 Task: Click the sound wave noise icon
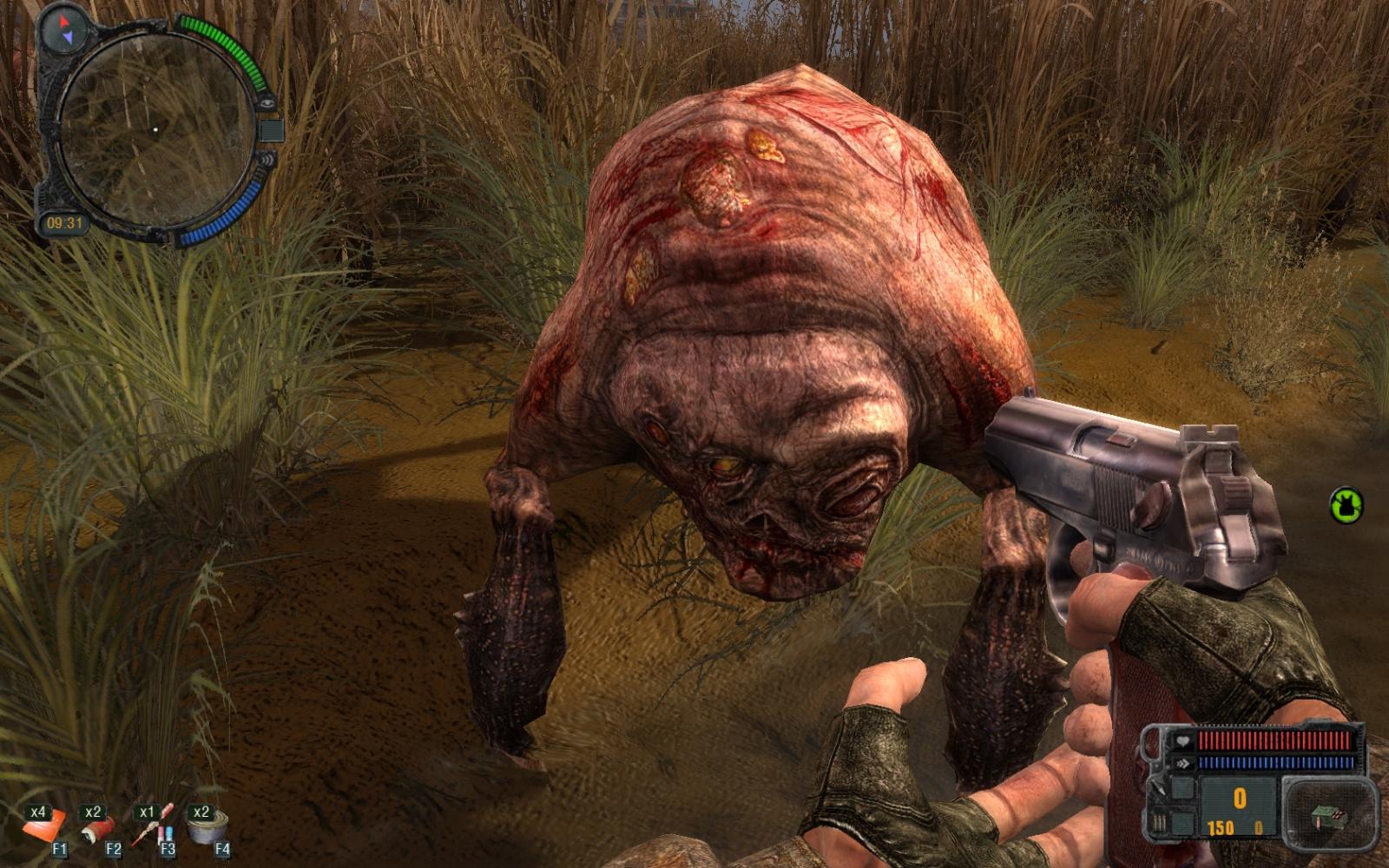pos(267,160)
